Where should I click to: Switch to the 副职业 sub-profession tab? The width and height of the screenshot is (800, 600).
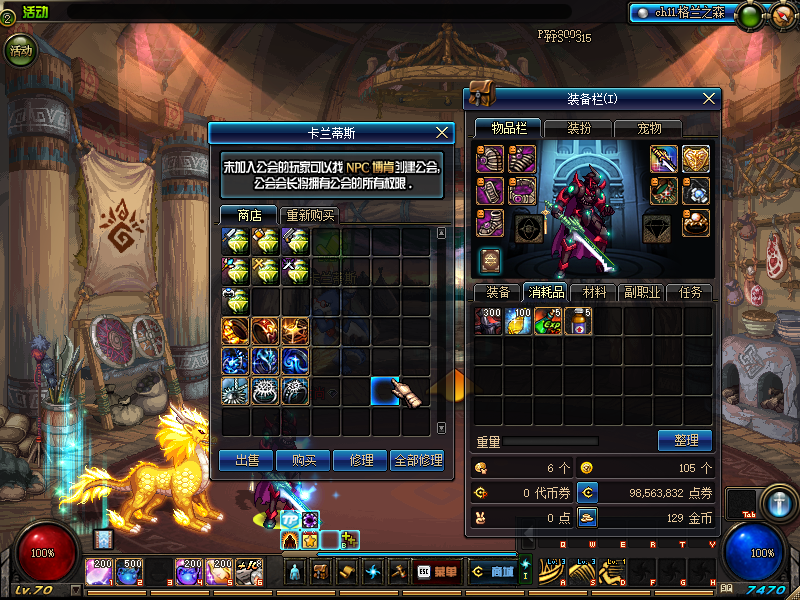641,292
